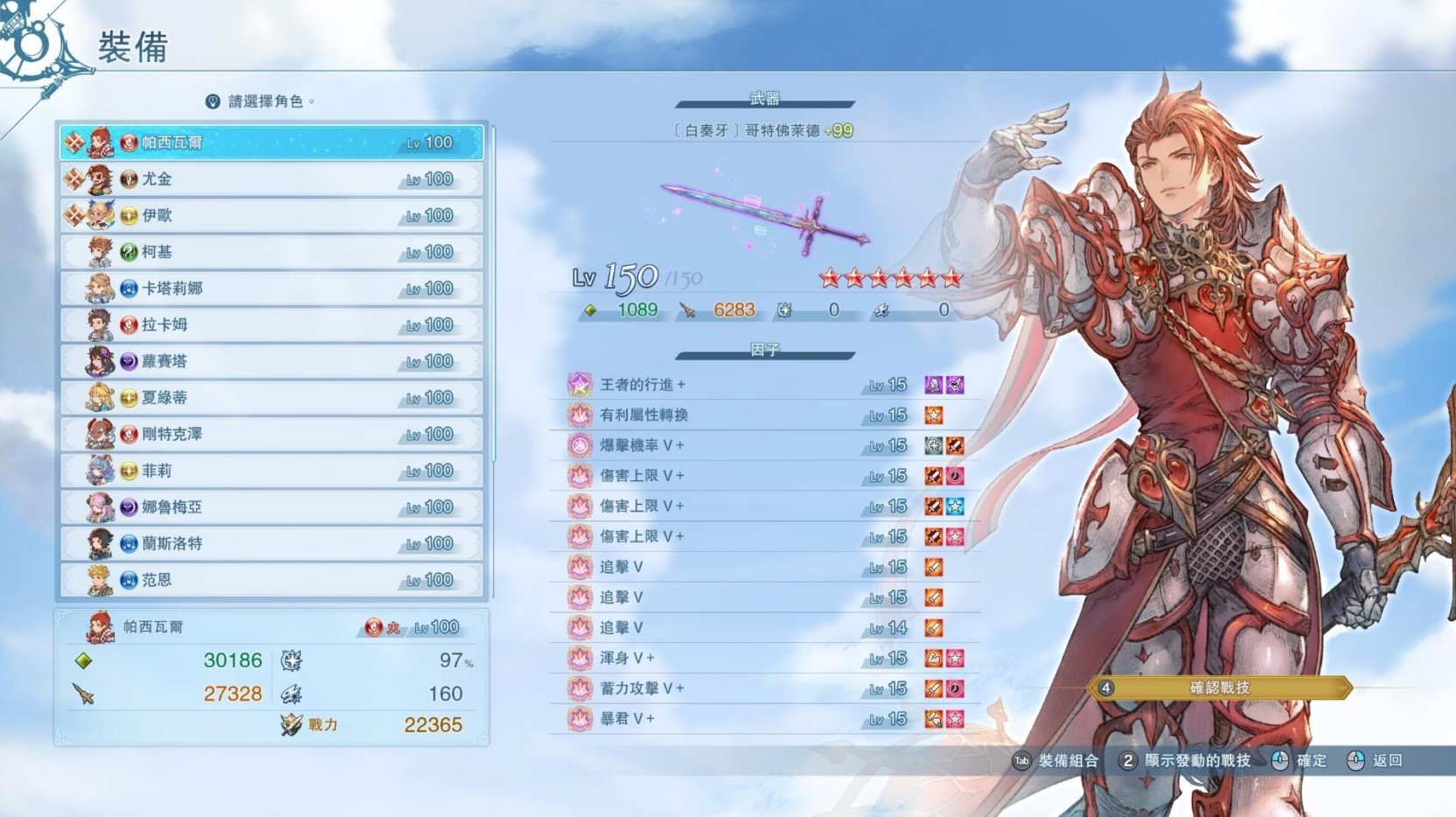The width and height of the screenshot is (1456, 817).
Task: Click Percival's fire element icon
Action: (x=375, y=627)
